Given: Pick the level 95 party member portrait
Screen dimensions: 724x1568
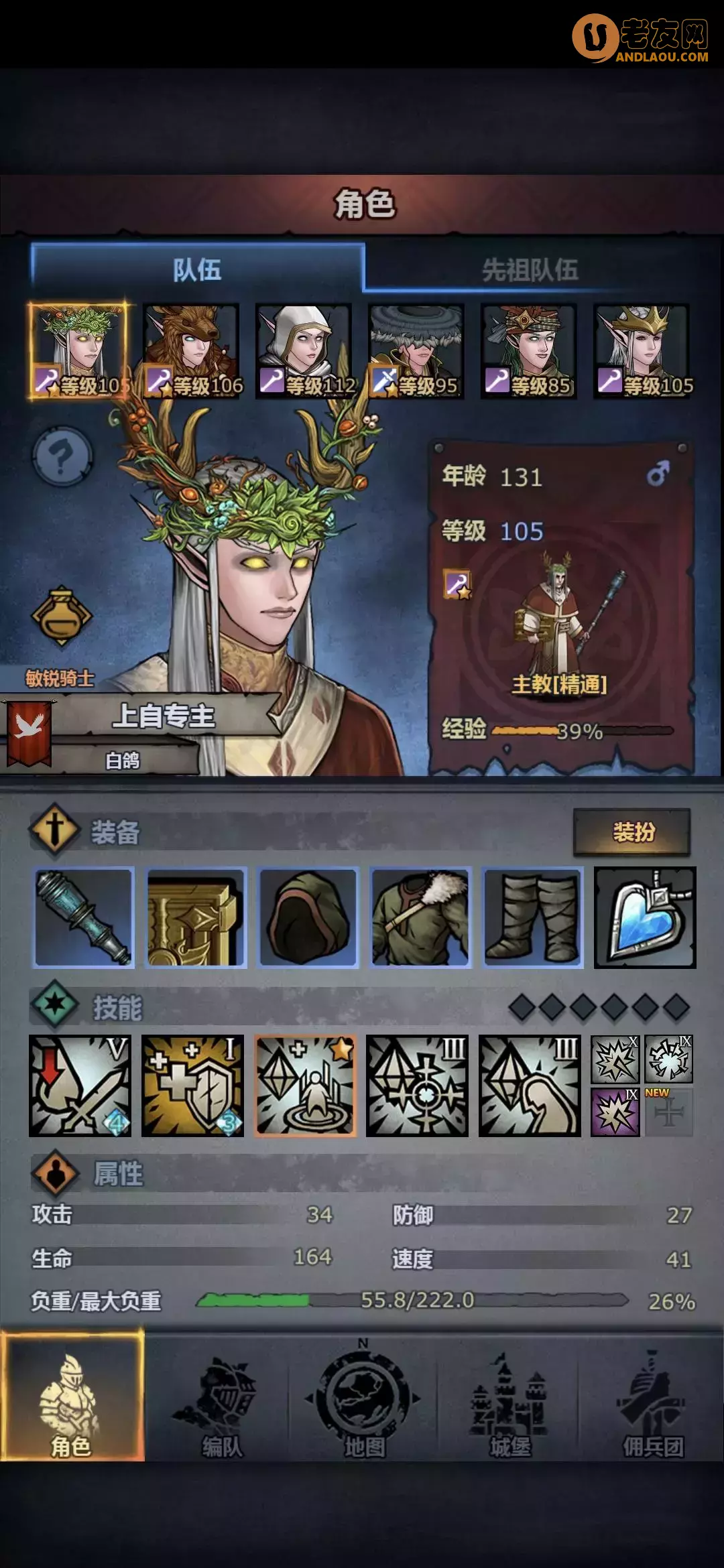Looking at the screenshot, I should pyautogui.click(x=416, y=350).
